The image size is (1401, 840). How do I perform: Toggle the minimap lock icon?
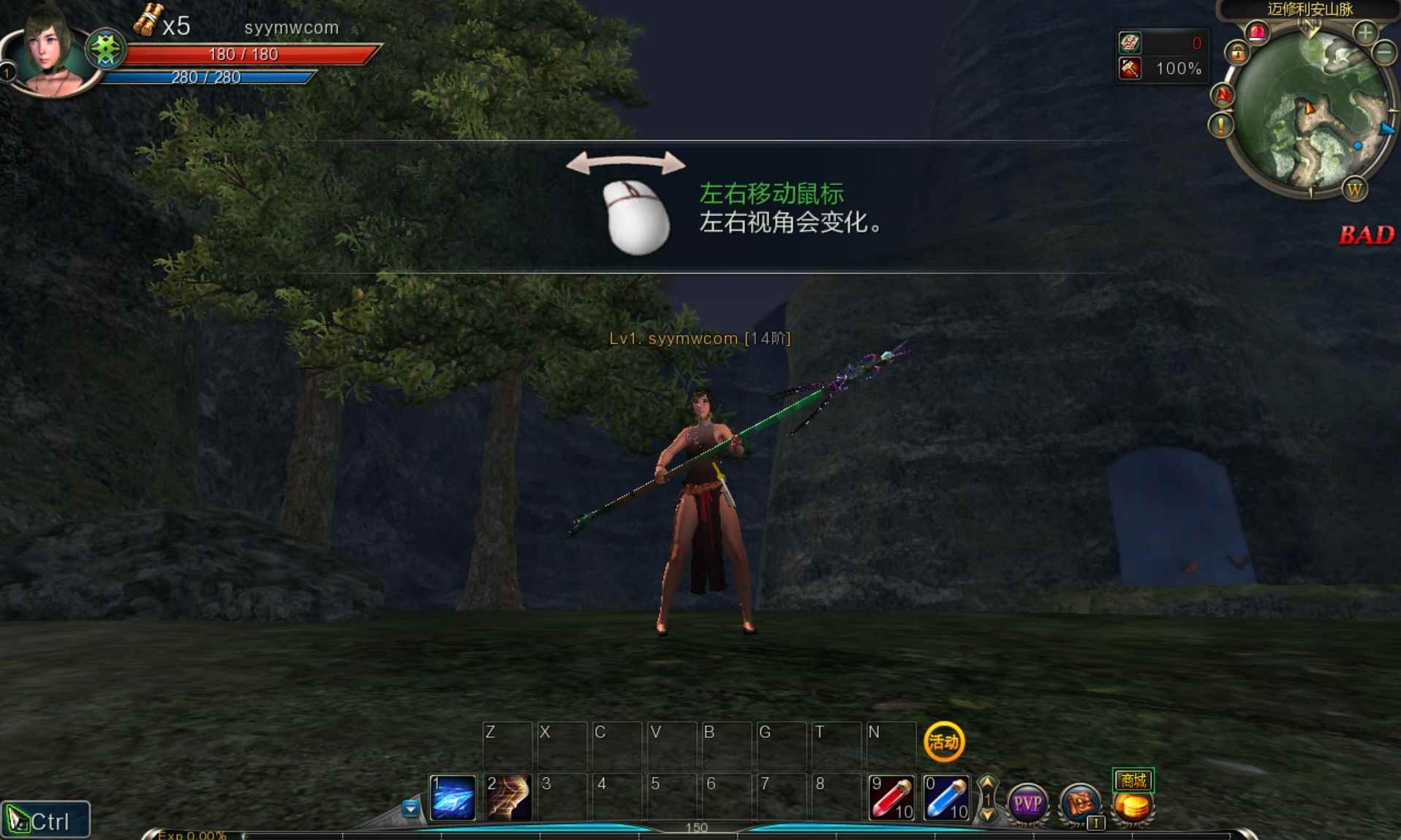[x=1238, y=53]
